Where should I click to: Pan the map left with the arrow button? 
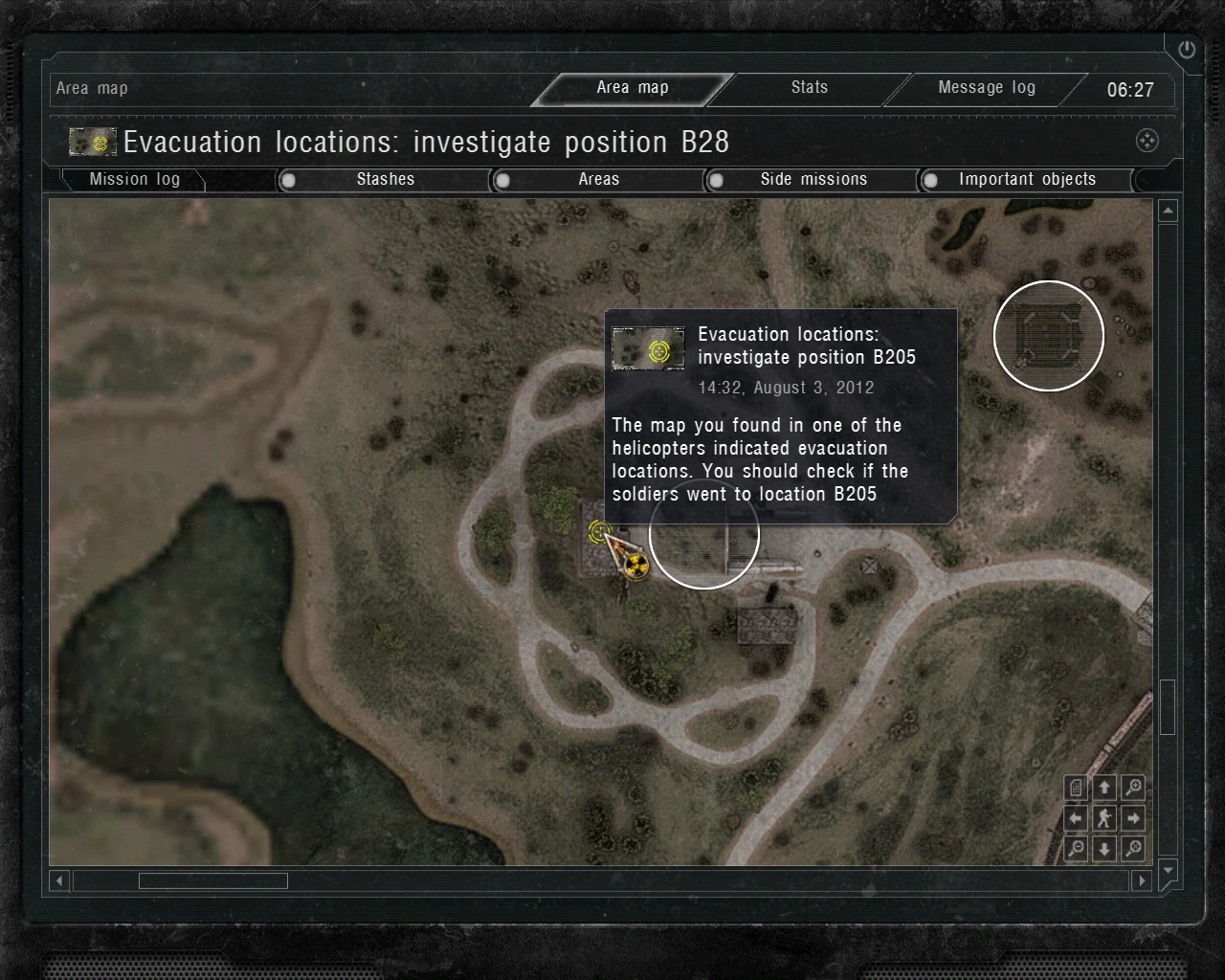[1076, 818]
